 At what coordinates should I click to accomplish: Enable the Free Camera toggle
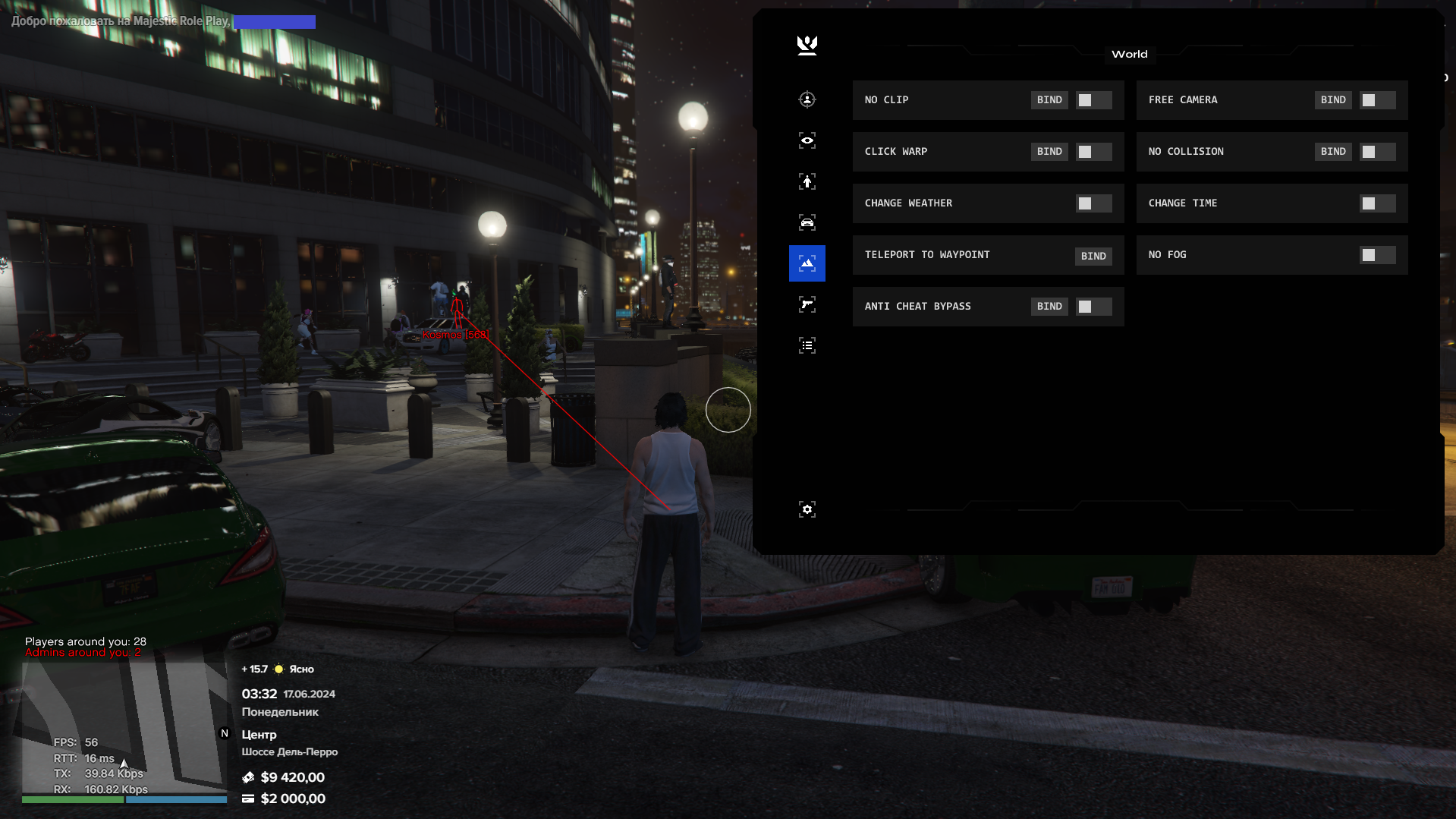tap(1377, 100)
